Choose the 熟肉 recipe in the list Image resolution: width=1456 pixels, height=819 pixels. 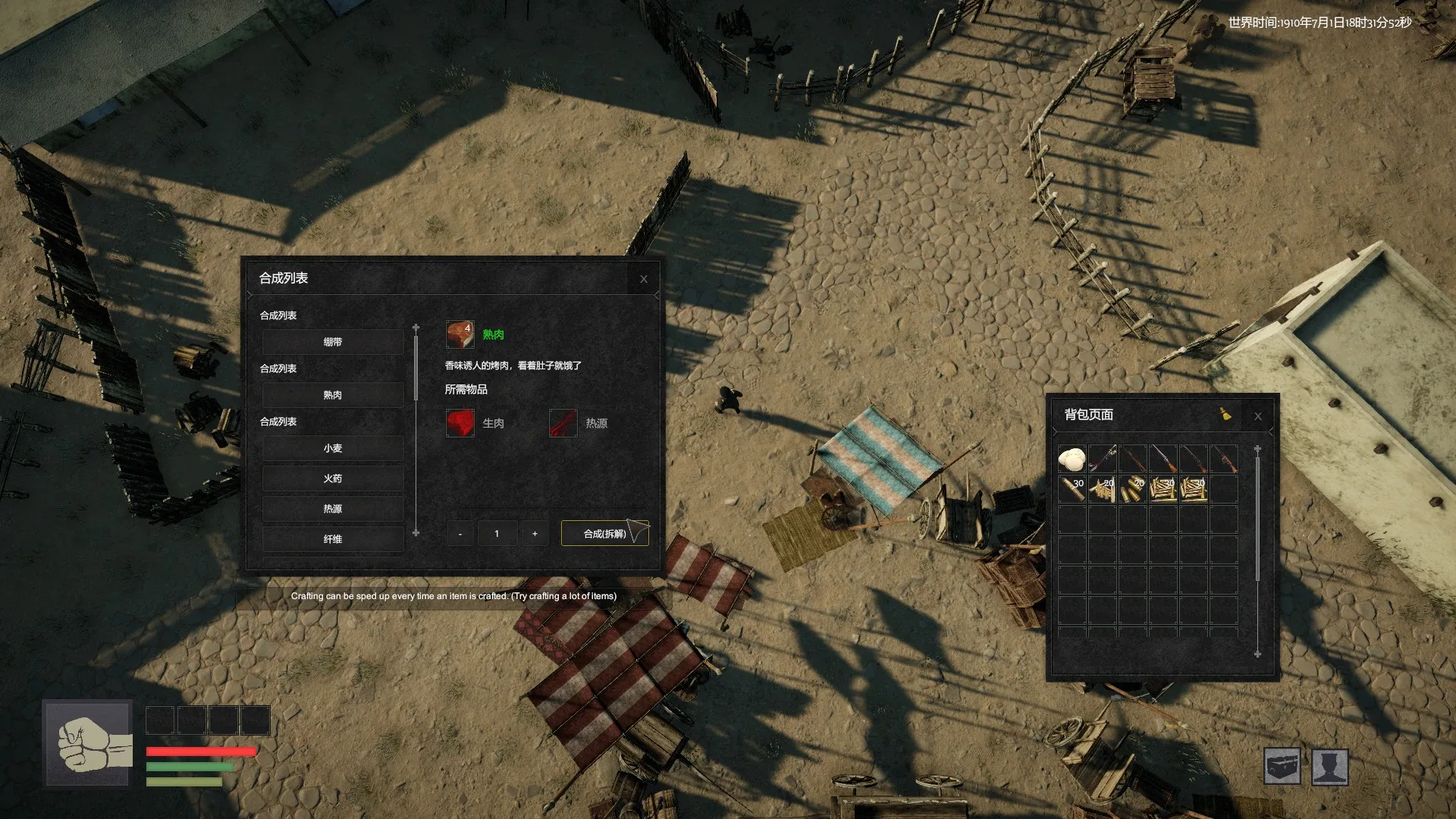coord(333,395)
